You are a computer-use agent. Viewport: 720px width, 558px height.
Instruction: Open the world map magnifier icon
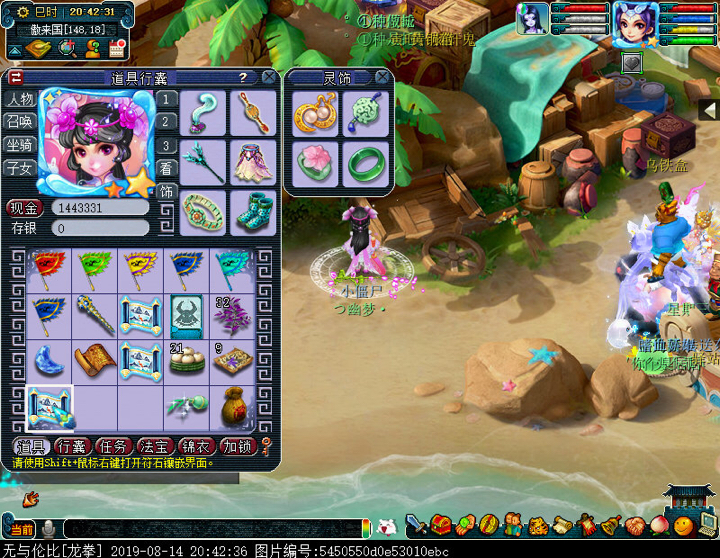pos(68,48)
